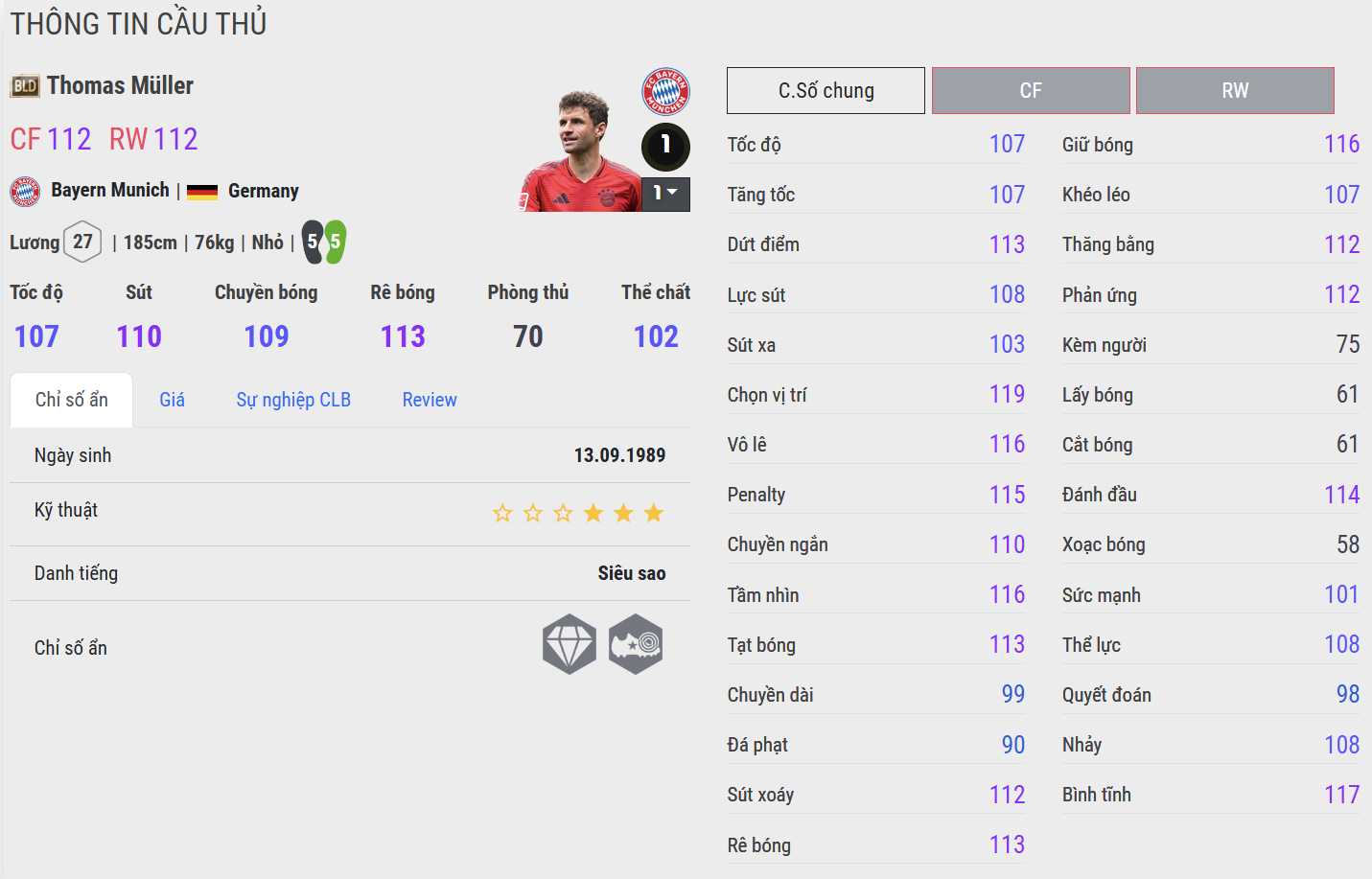
Task: Click the Bayern Munich crest above the portrait
Action: (x=665, y=91)
